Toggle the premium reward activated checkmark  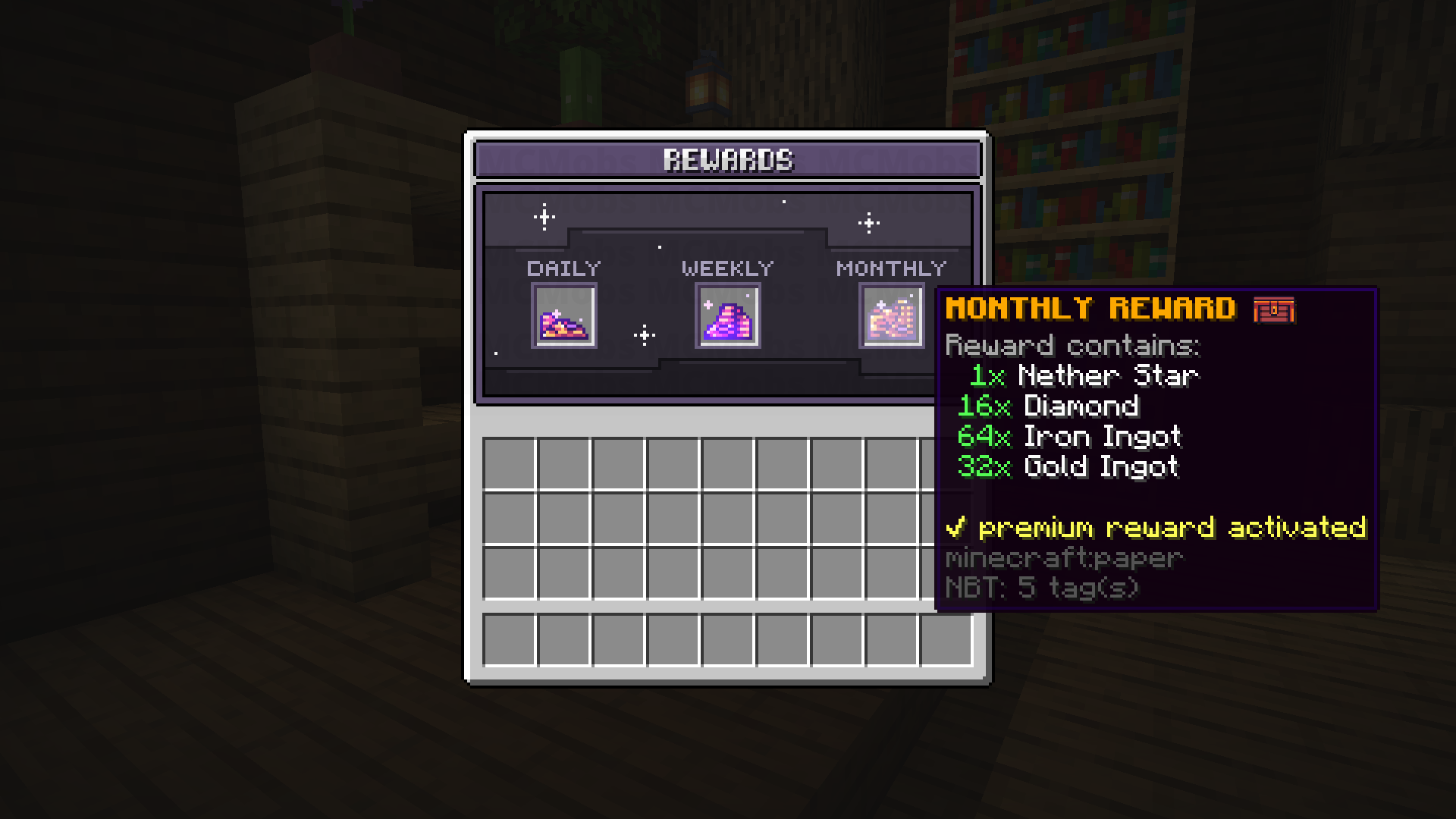coord(958,527)
